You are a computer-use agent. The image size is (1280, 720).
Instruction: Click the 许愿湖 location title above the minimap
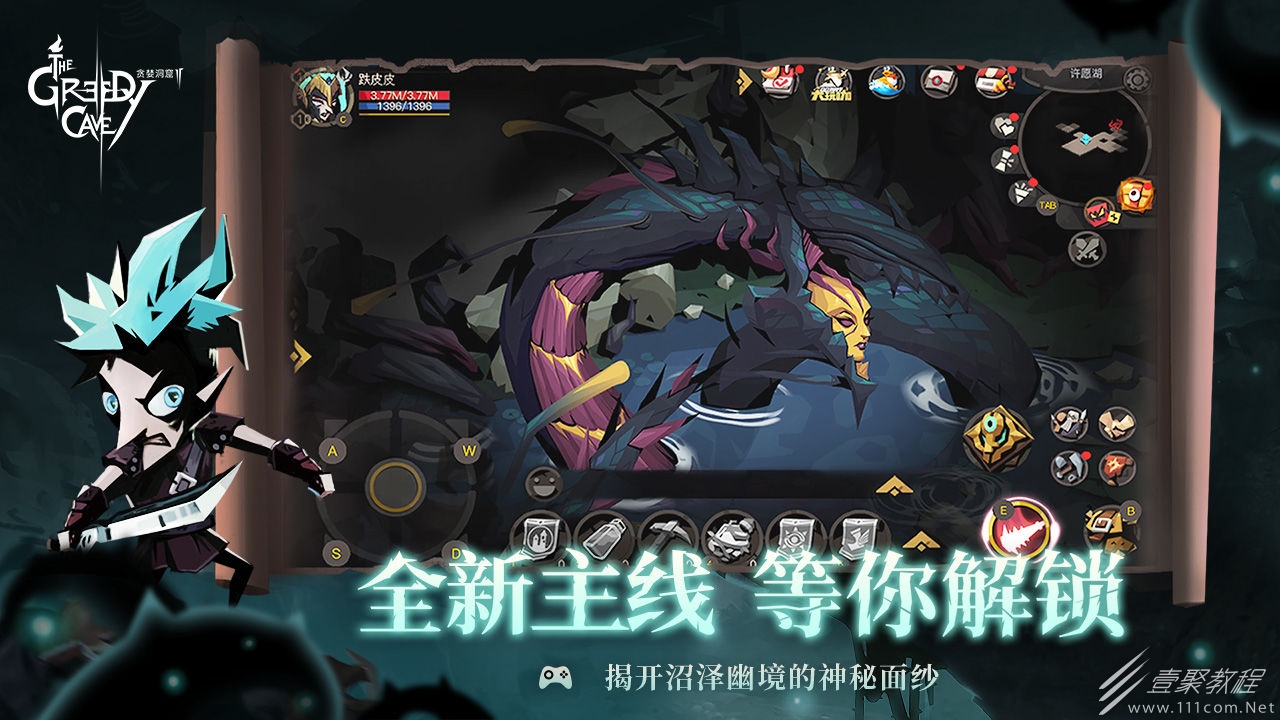pos(1085,71)
